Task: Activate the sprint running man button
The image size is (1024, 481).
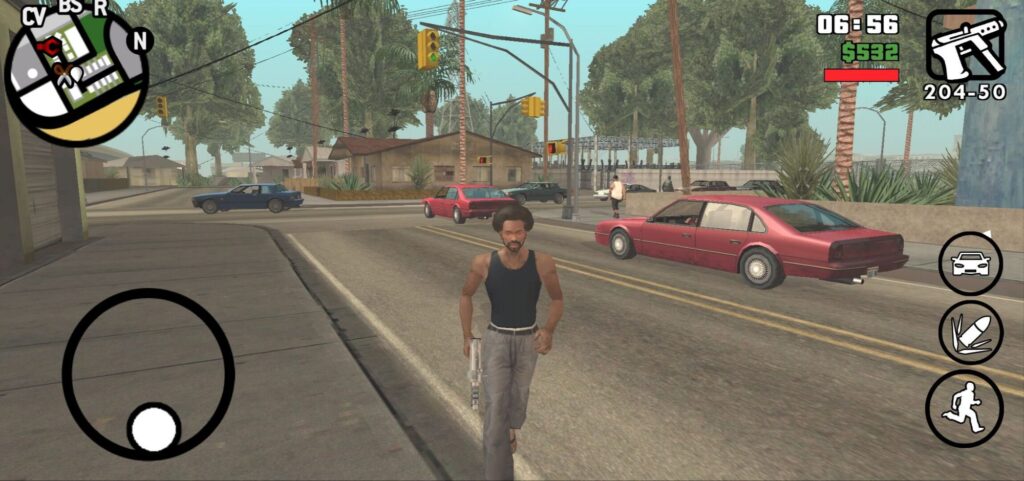Action: [x=964, y=408]
